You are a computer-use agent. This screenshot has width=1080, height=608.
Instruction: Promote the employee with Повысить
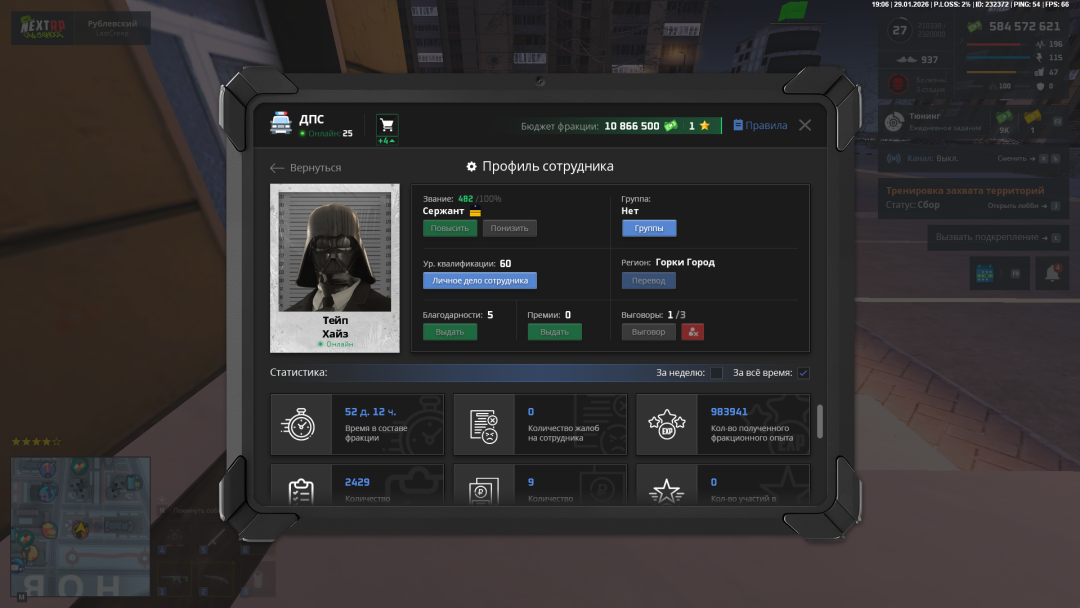(449, 228)
